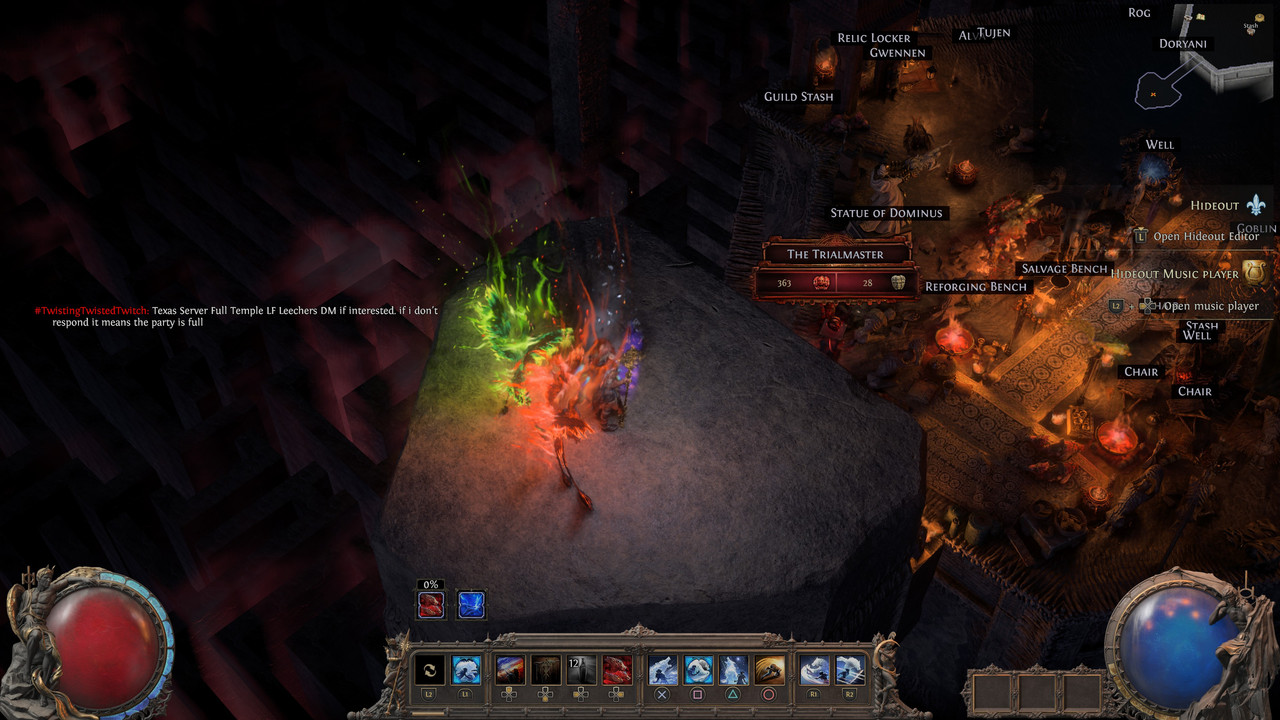
Task: Select the weapon swap arrows slot
Action: 429,670
